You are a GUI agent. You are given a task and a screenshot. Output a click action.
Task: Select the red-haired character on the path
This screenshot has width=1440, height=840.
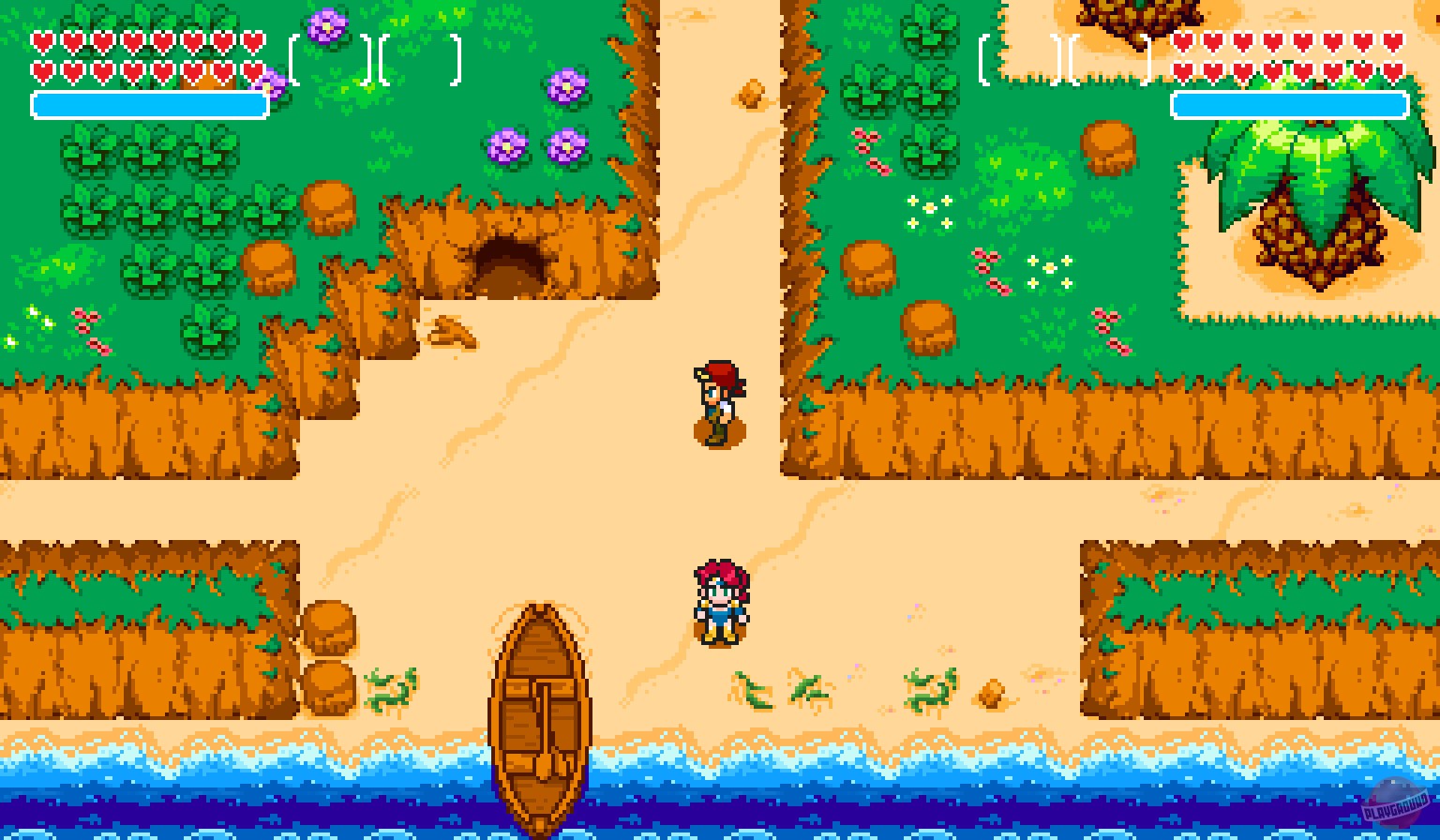pos(718,403)
